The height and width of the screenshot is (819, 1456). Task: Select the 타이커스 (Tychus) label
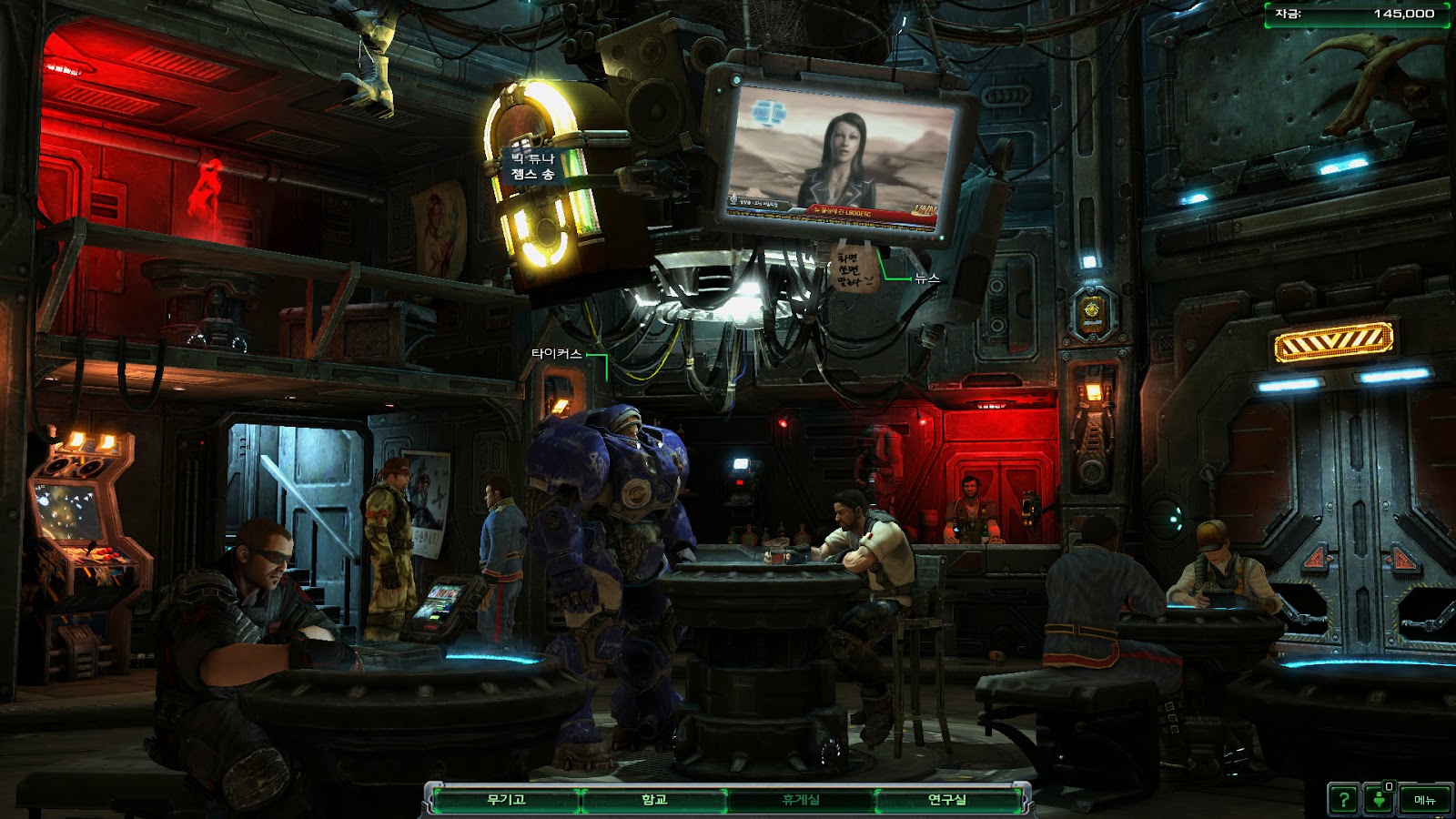pos(557,354)
